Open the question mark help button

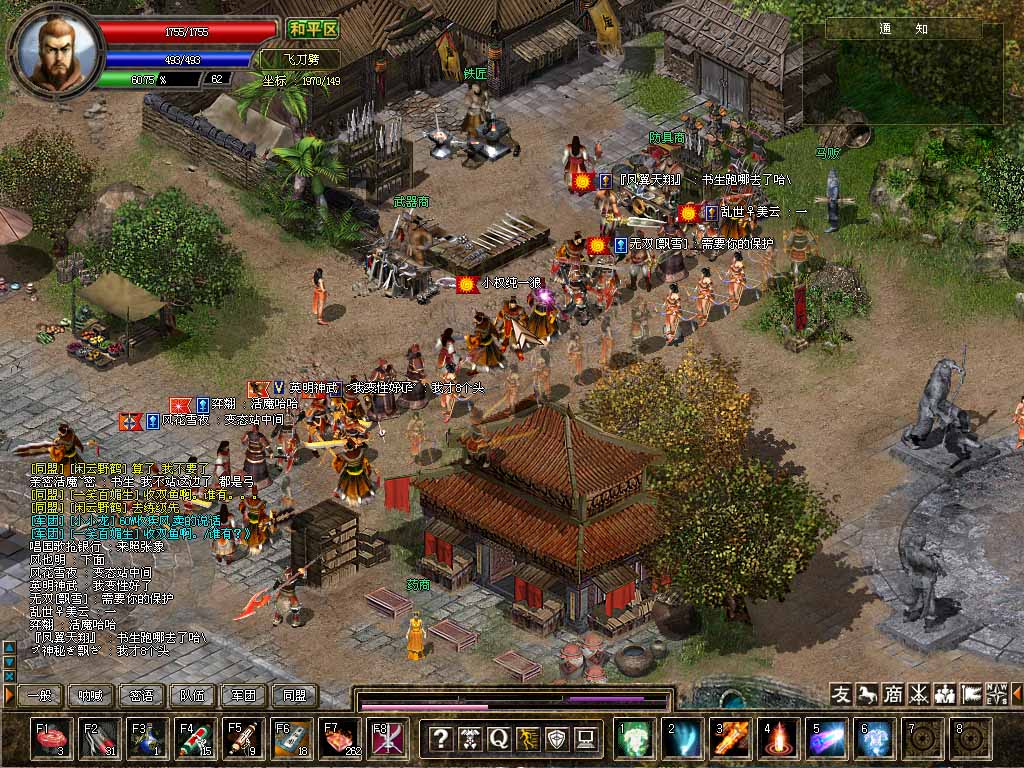(440, 739)
